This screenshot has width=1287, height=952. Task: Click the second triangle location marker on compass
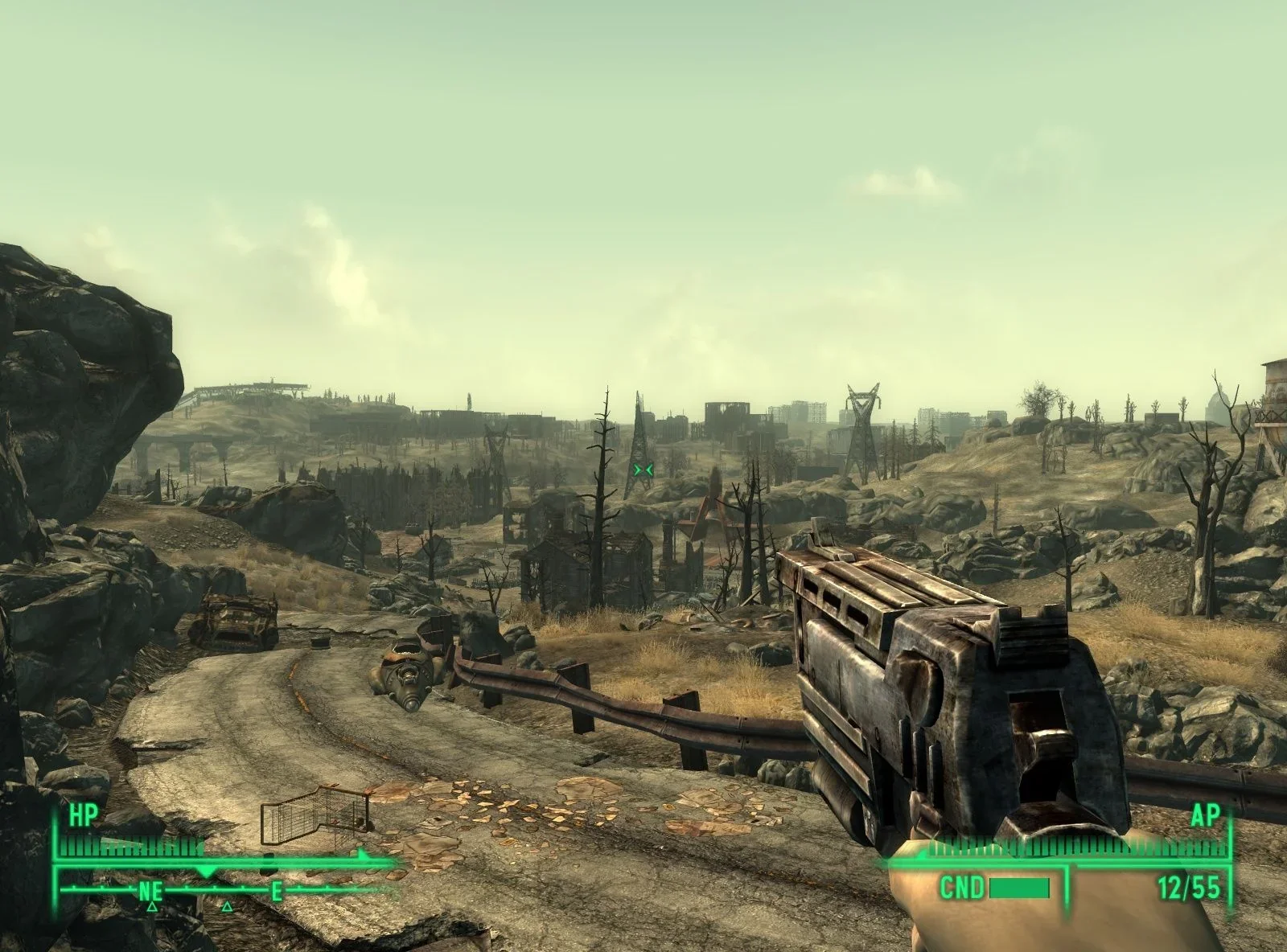click(x=227, y=907)
